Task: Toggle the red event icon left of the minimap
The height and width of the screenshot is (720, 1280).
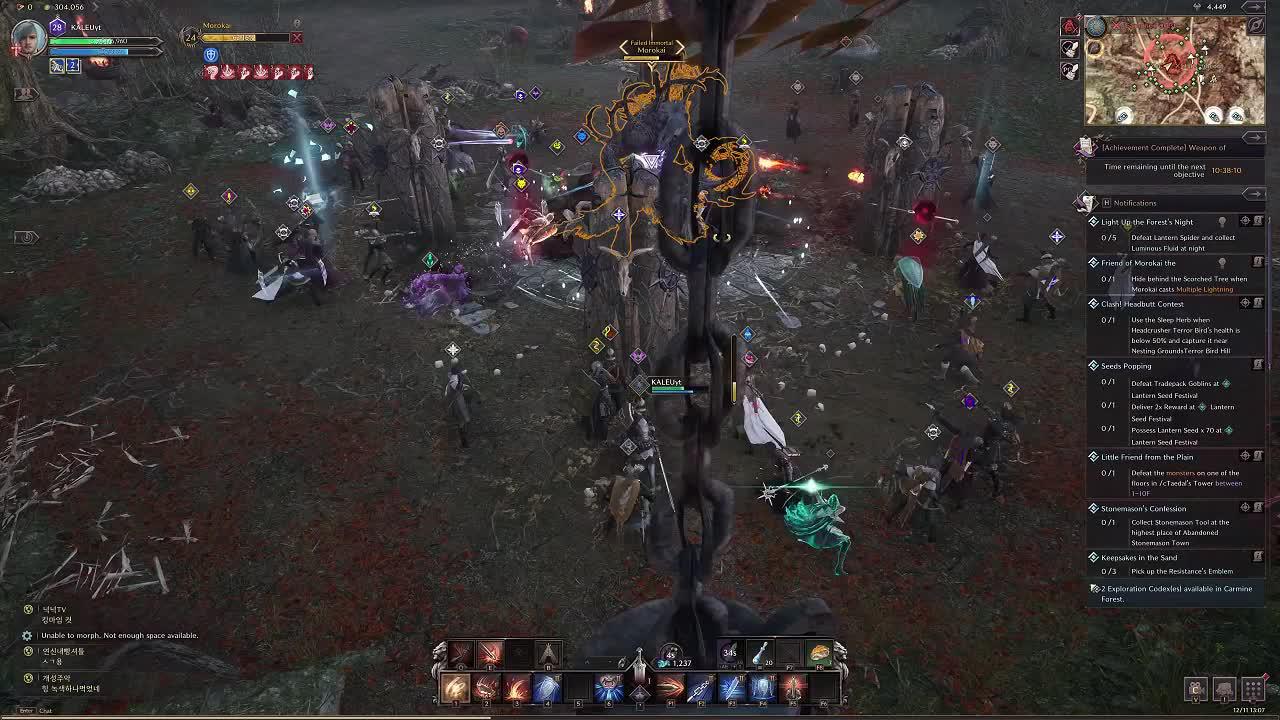Action: tap(1069, 26)
